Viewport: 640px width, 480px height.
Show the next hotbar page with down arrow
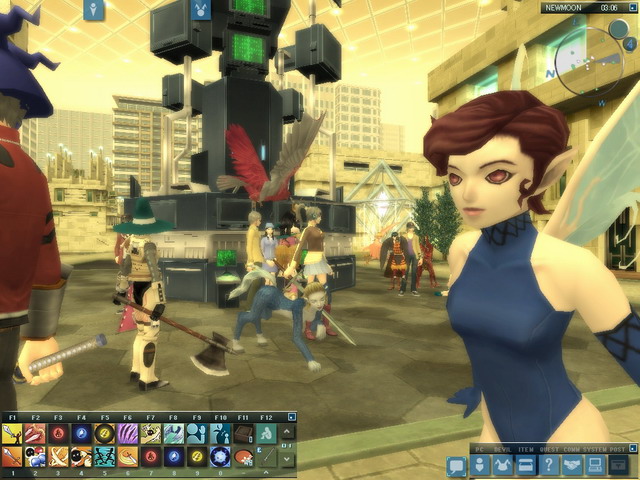(288, 458)
